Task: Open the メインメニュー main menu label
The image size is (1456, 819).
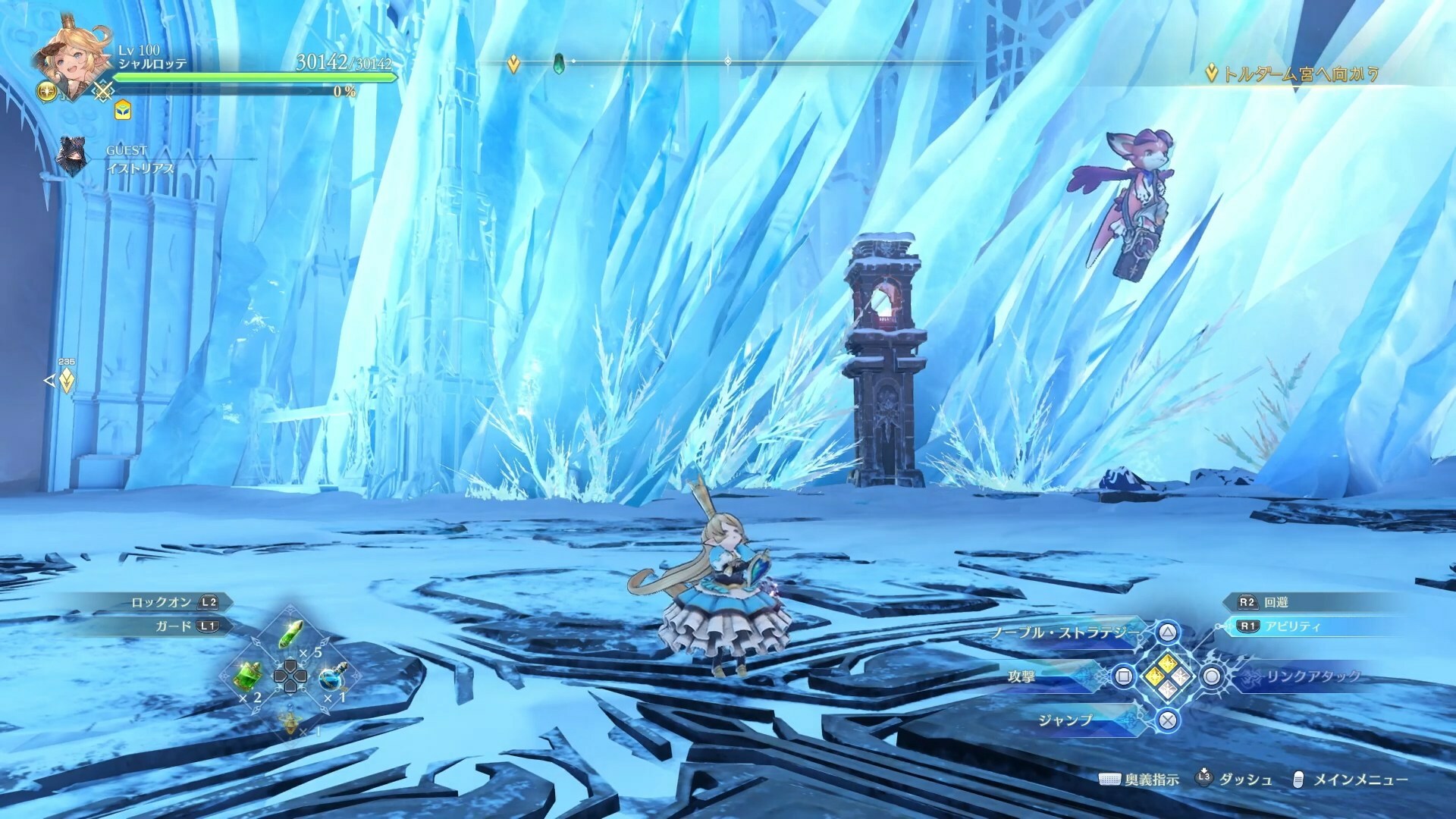Action: 1360,780
